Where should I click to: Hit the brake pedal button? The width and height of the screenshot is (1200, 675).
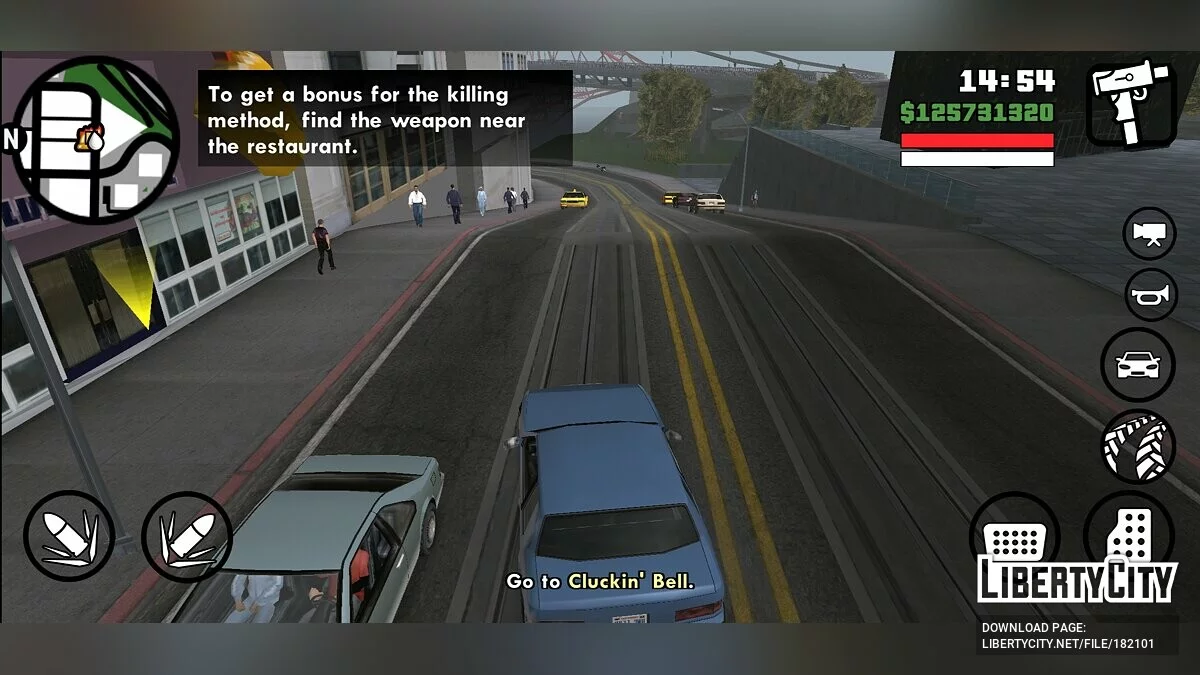click(x=1013, y=537)
